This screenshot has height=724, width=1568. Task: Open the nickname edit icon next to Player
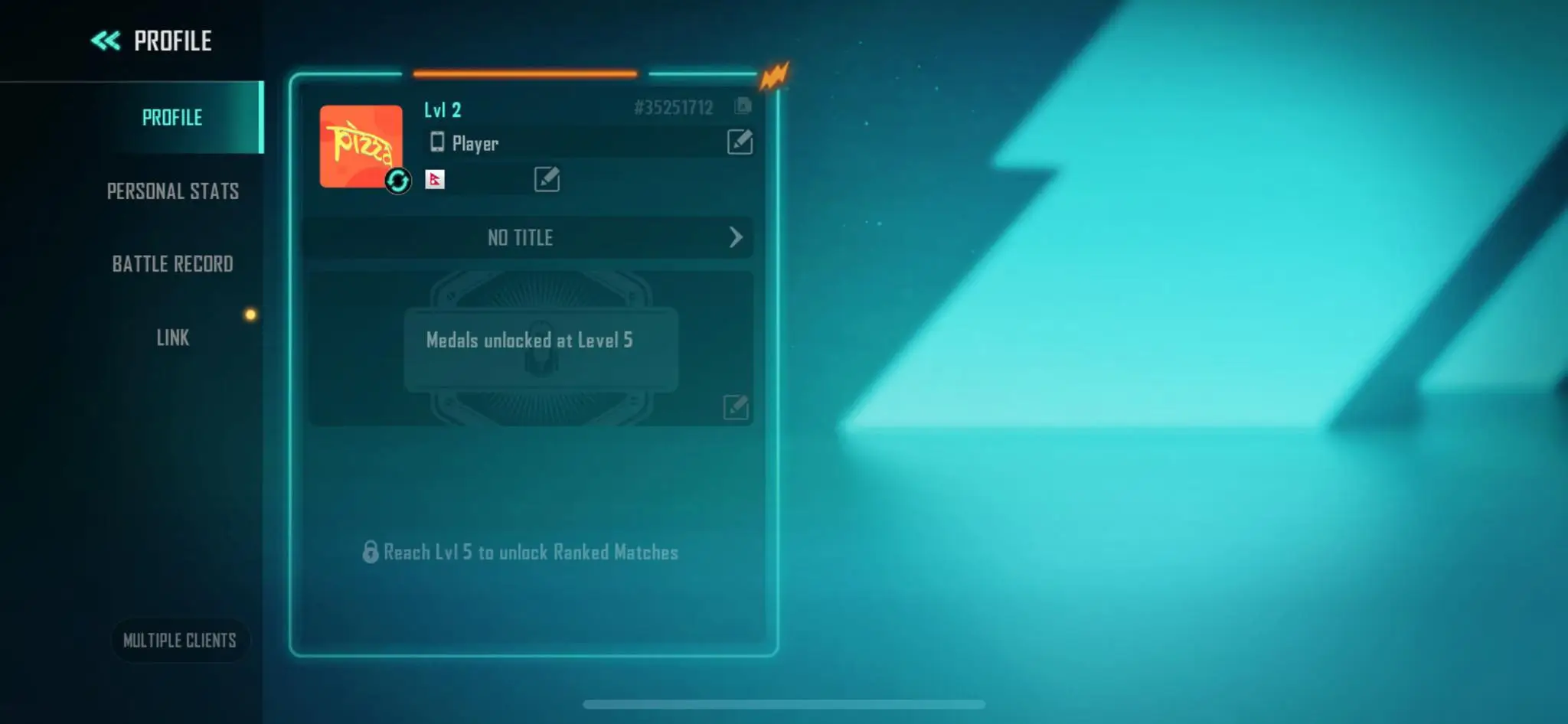[x=739, y=143]
